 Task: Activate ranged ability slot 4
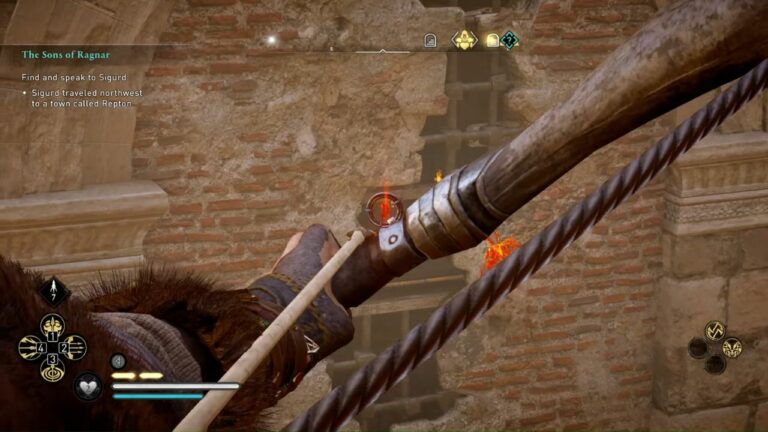30,347
